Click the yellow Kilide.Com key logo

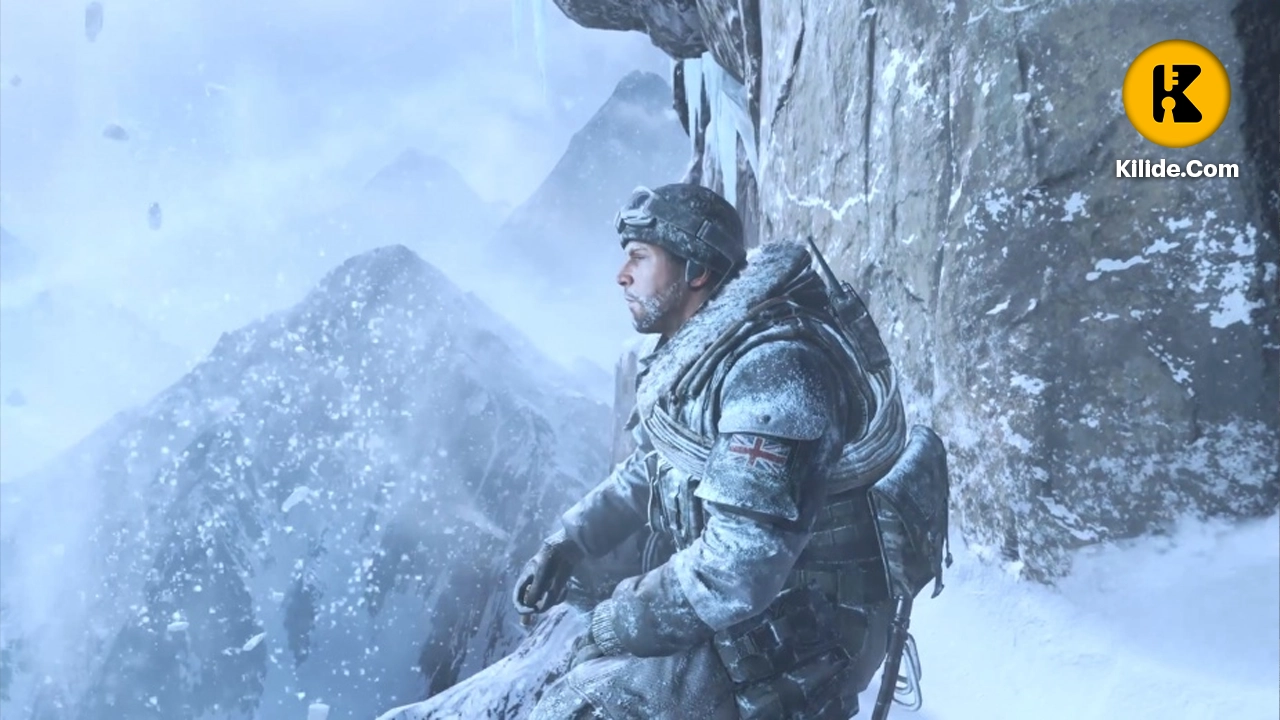point(1176,94)
